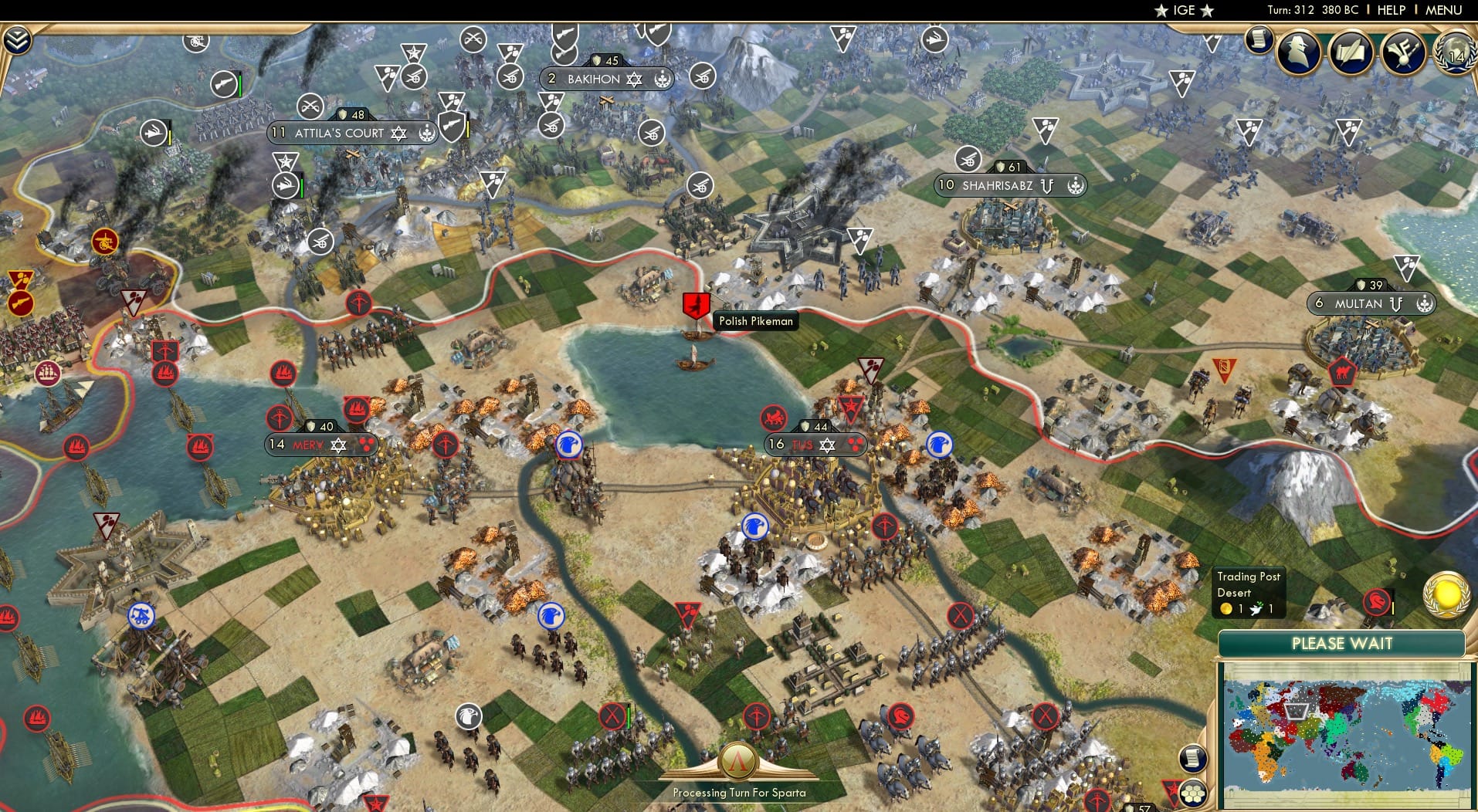Open the map options scroll above the minimap
Viewport: 1478px width, 812px height.
coord(1192,758)
